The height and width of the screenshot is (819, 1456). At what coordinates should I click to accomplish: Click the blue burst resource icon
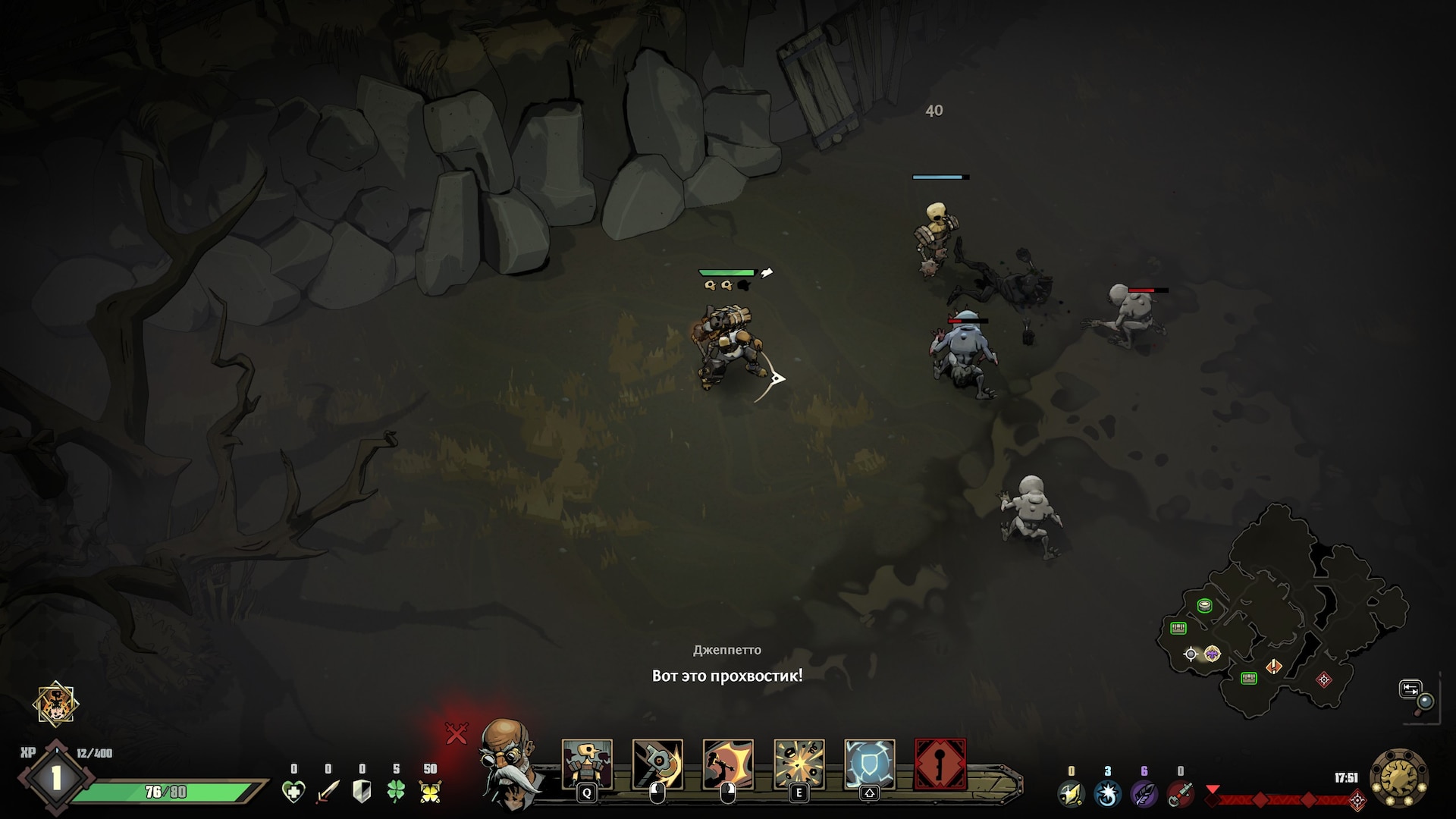pos(1107,794)
